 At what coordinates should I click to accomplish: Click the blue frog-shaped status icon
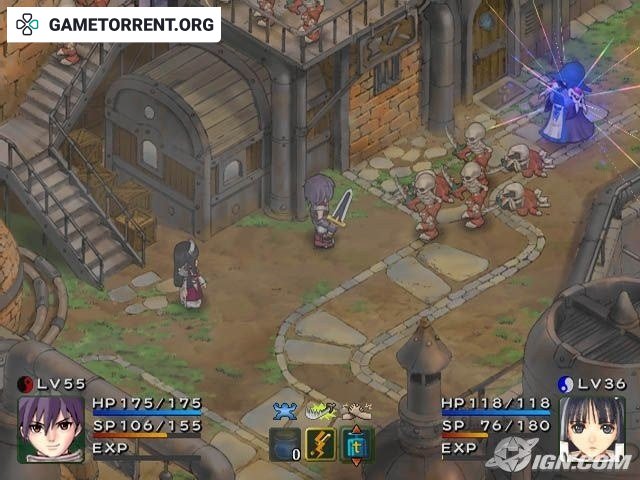[x=286, y=409]
